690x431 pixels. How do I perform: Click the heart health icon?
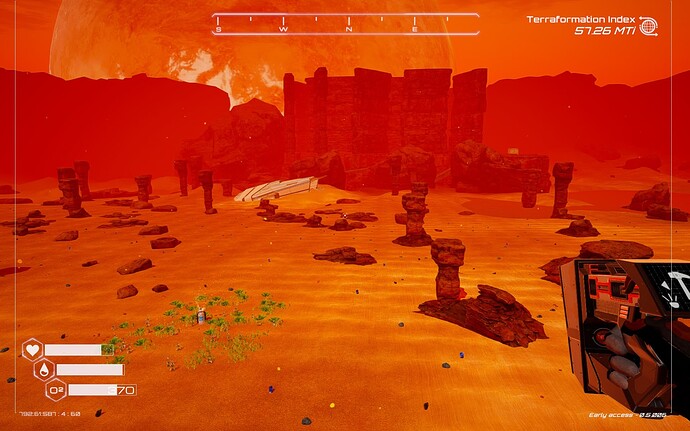pyautogui.click(x=32, y=350)
